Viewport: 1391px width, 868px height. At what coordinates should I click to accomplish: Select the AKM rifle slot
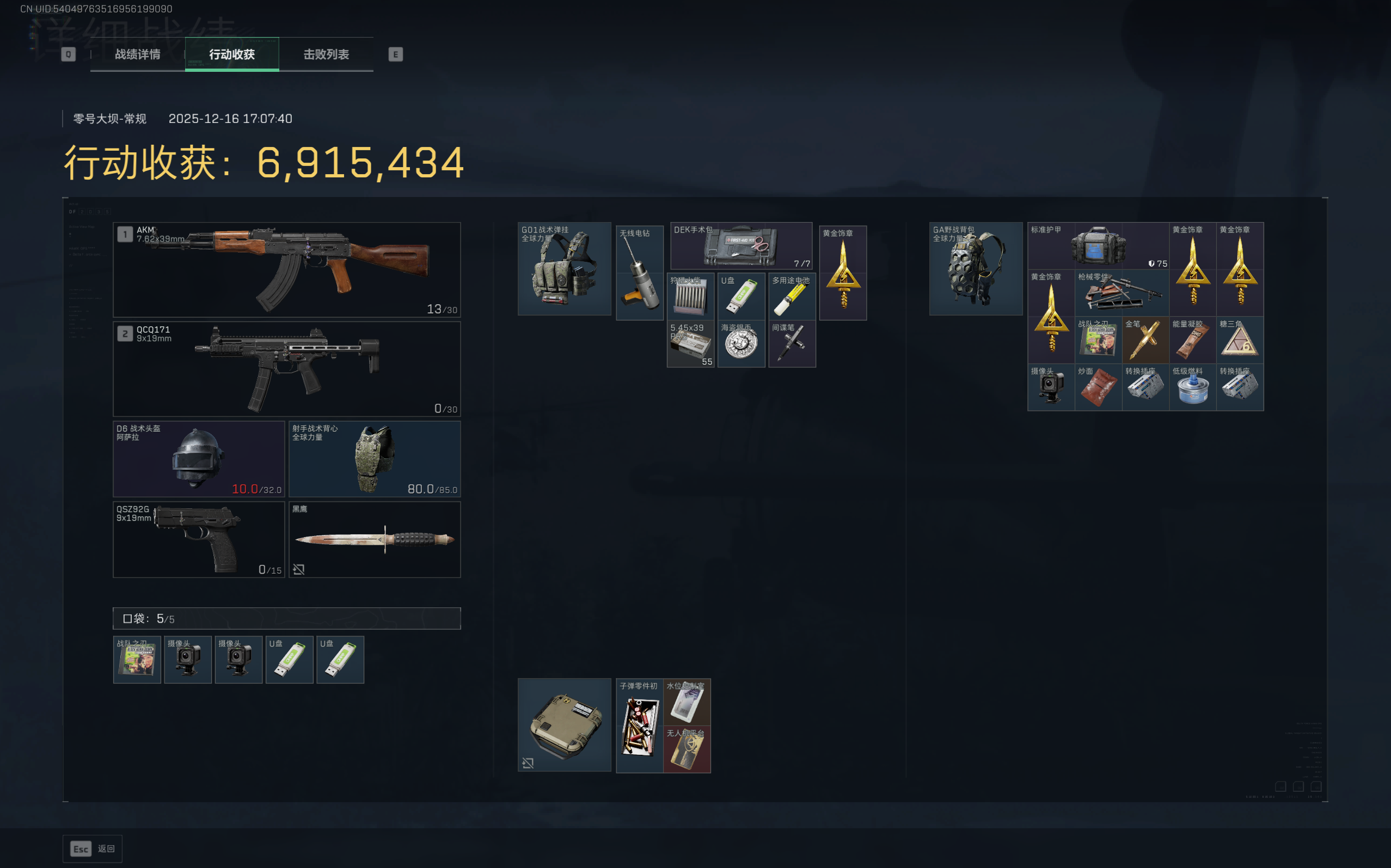(286, 269)
